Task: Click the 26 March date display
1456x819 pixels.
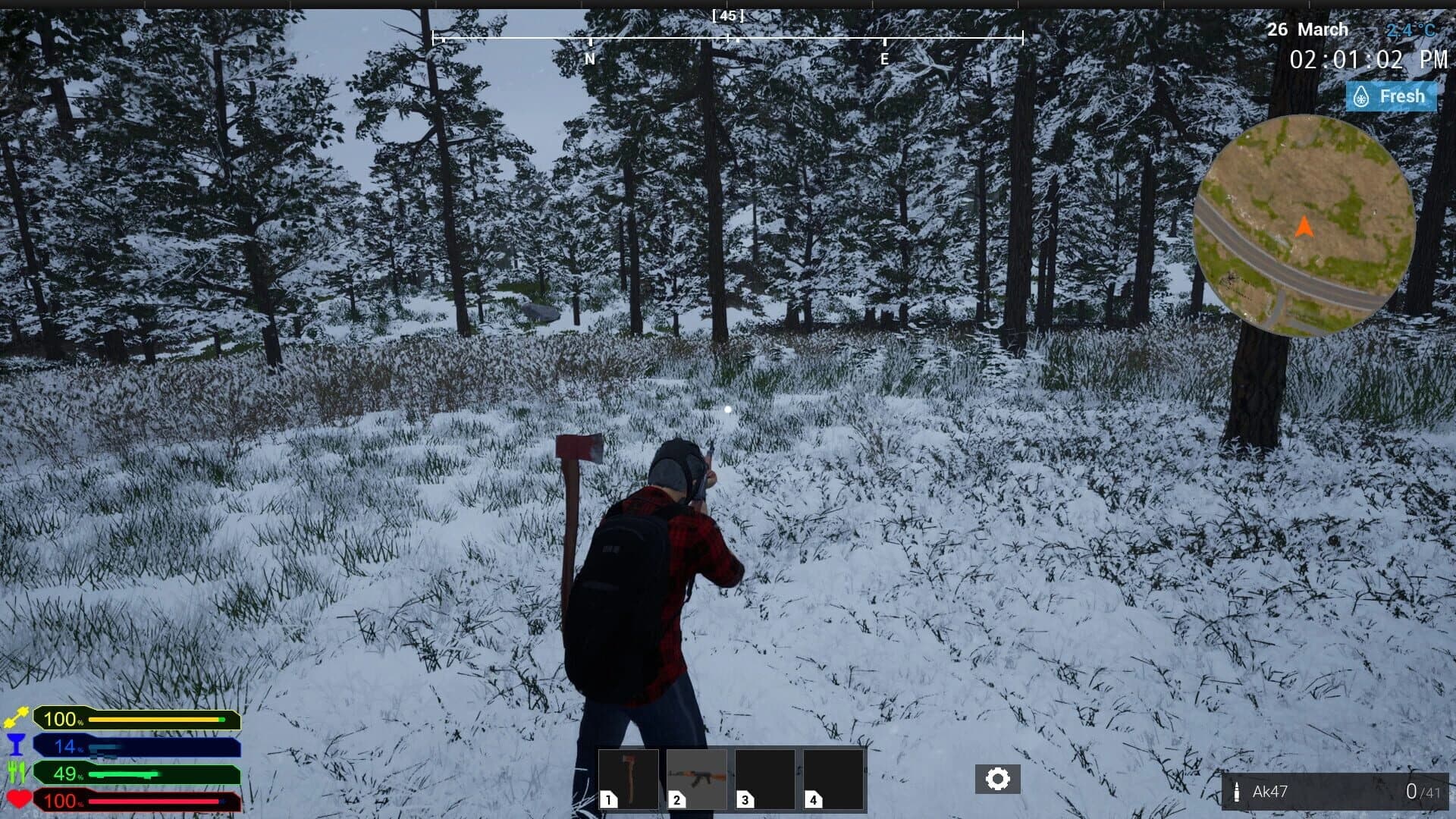Action: point(1307,30)
